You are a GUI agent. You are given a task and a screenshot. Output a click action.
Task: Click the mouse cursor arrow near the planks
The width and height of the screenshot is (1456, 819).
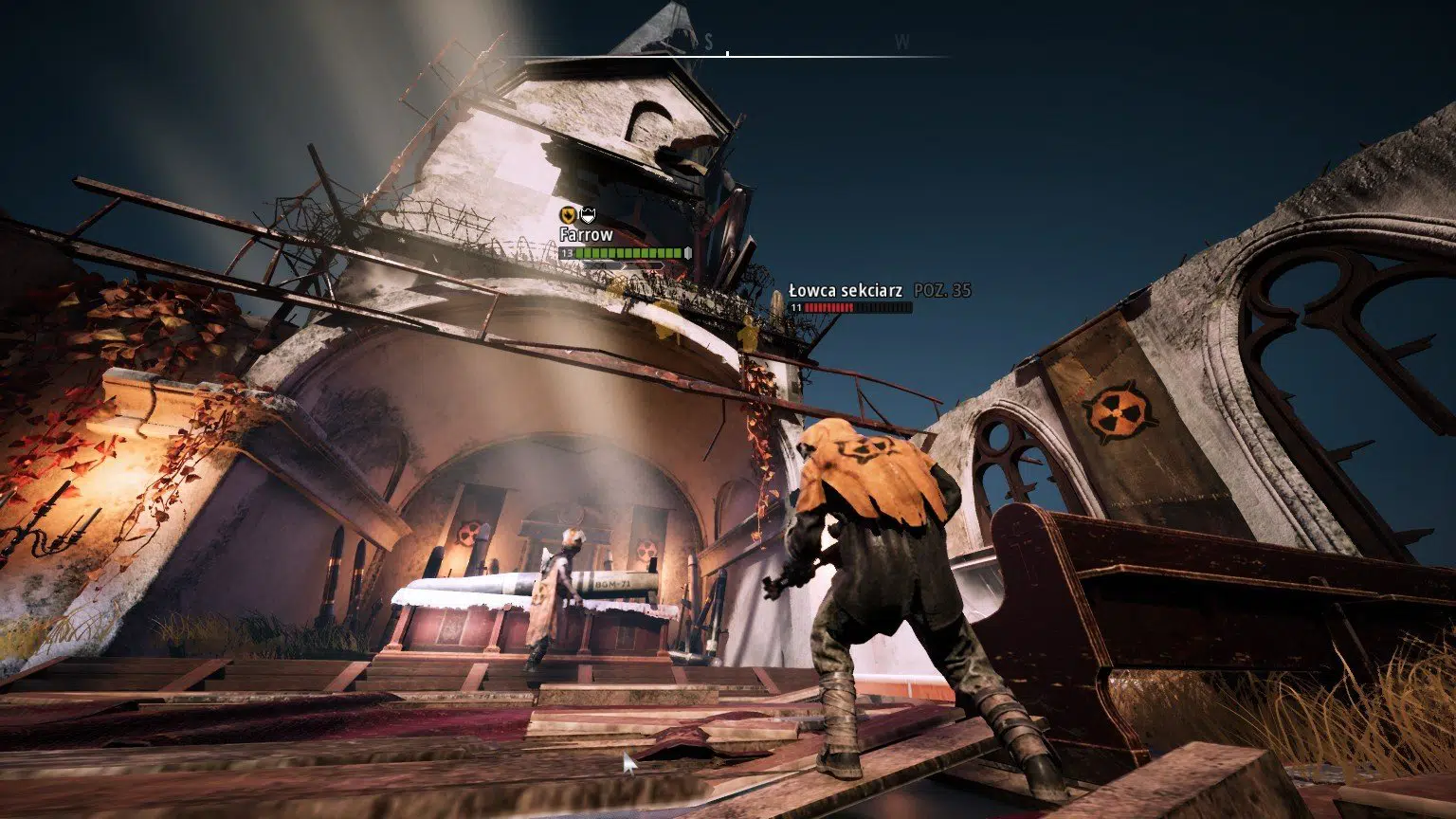click(x=628, y=761)
